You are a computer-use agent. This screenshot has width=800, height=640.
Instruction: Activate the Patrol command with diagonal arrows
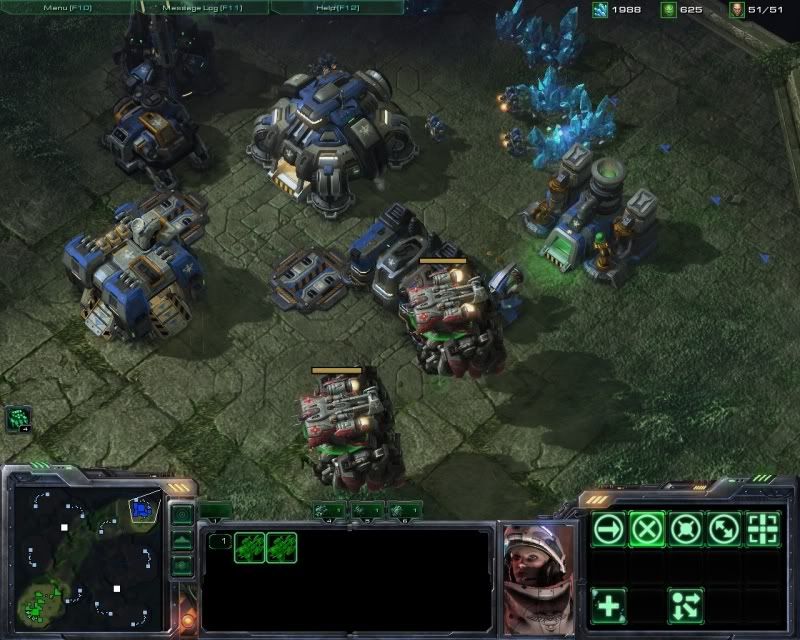[x=725, y=527]
